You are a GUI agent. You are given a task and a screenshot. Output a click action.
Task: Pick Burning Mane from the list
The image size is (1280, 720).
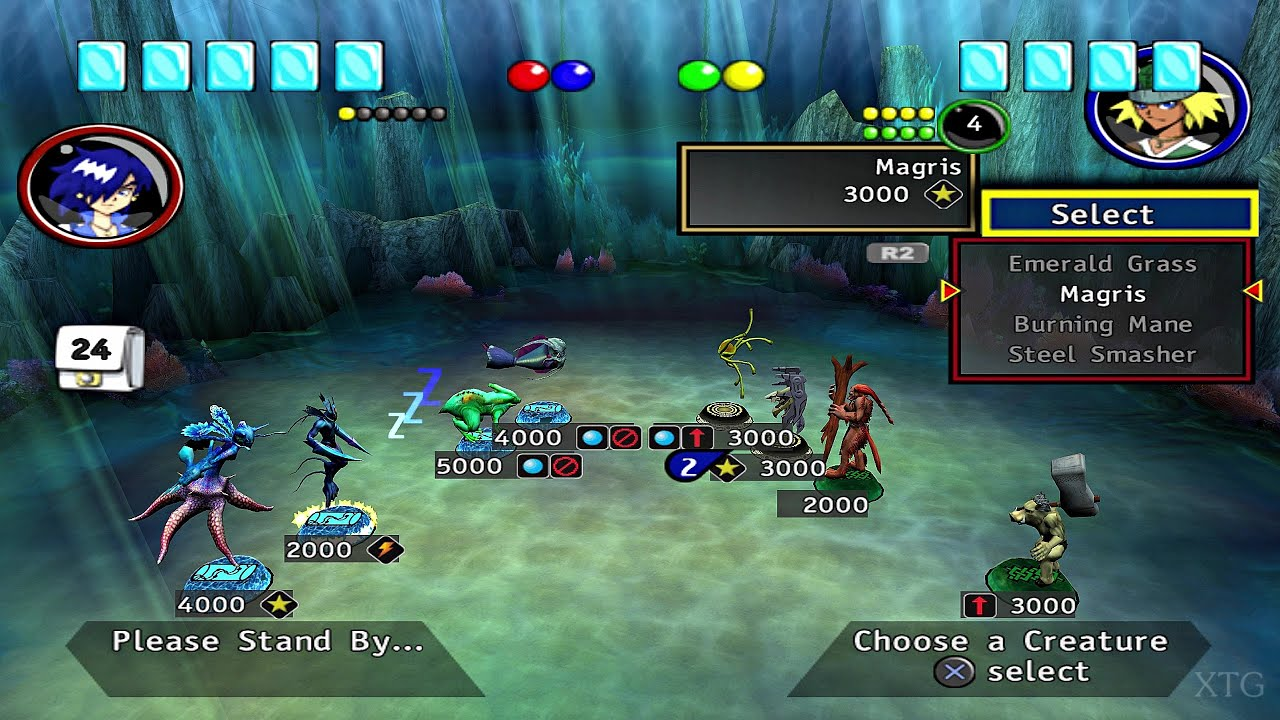pos(1102,324)
